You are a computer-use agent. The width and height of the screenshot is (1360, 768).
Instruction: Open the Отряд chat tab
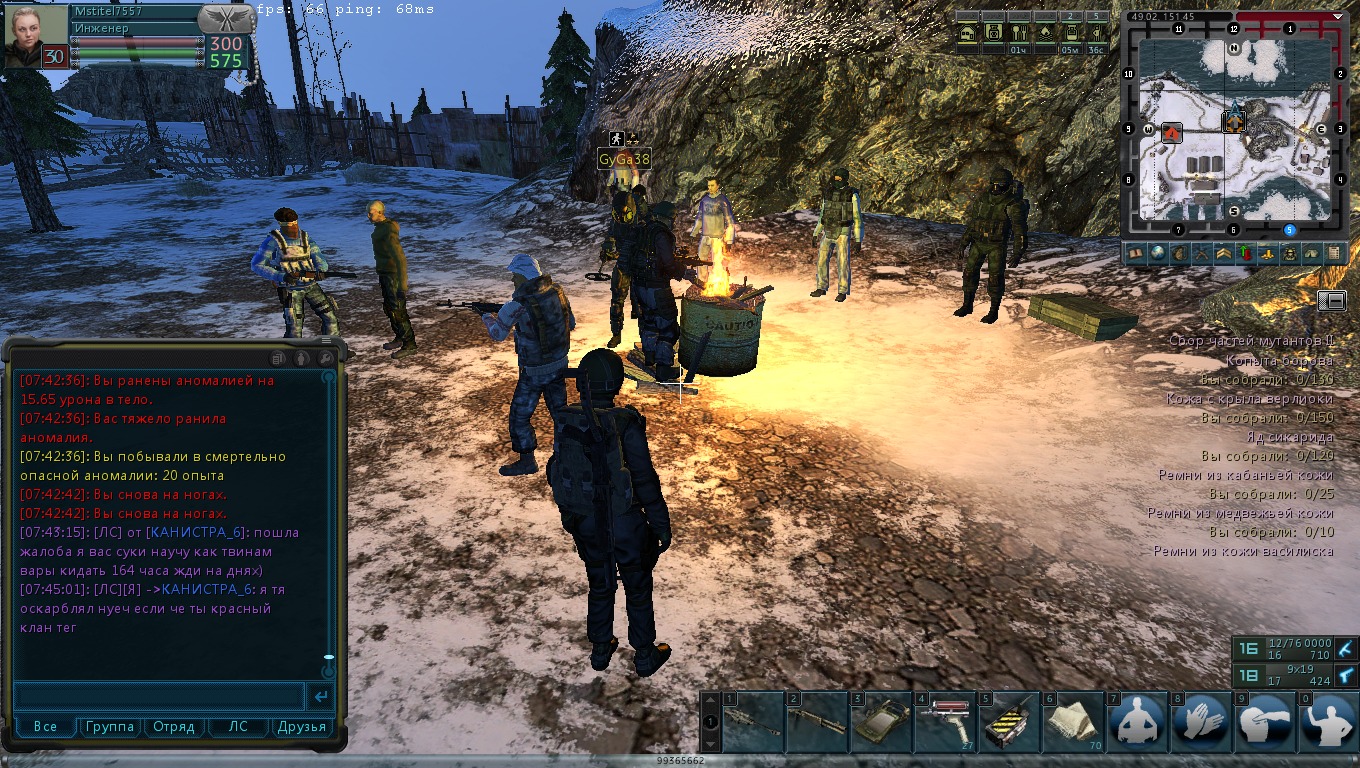(174, 727)
